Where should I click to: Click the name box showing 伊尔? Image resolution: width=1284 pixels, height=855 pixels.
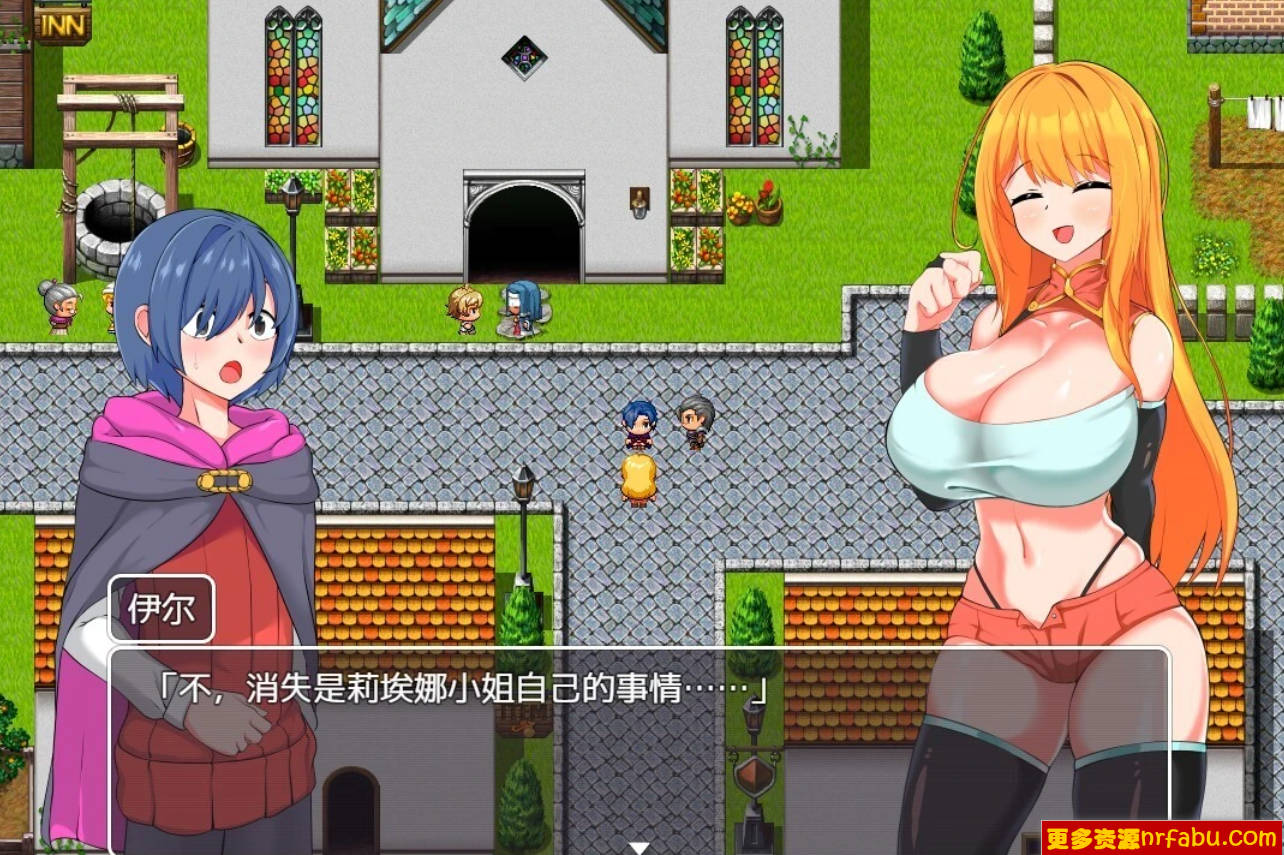click(160, 608)
